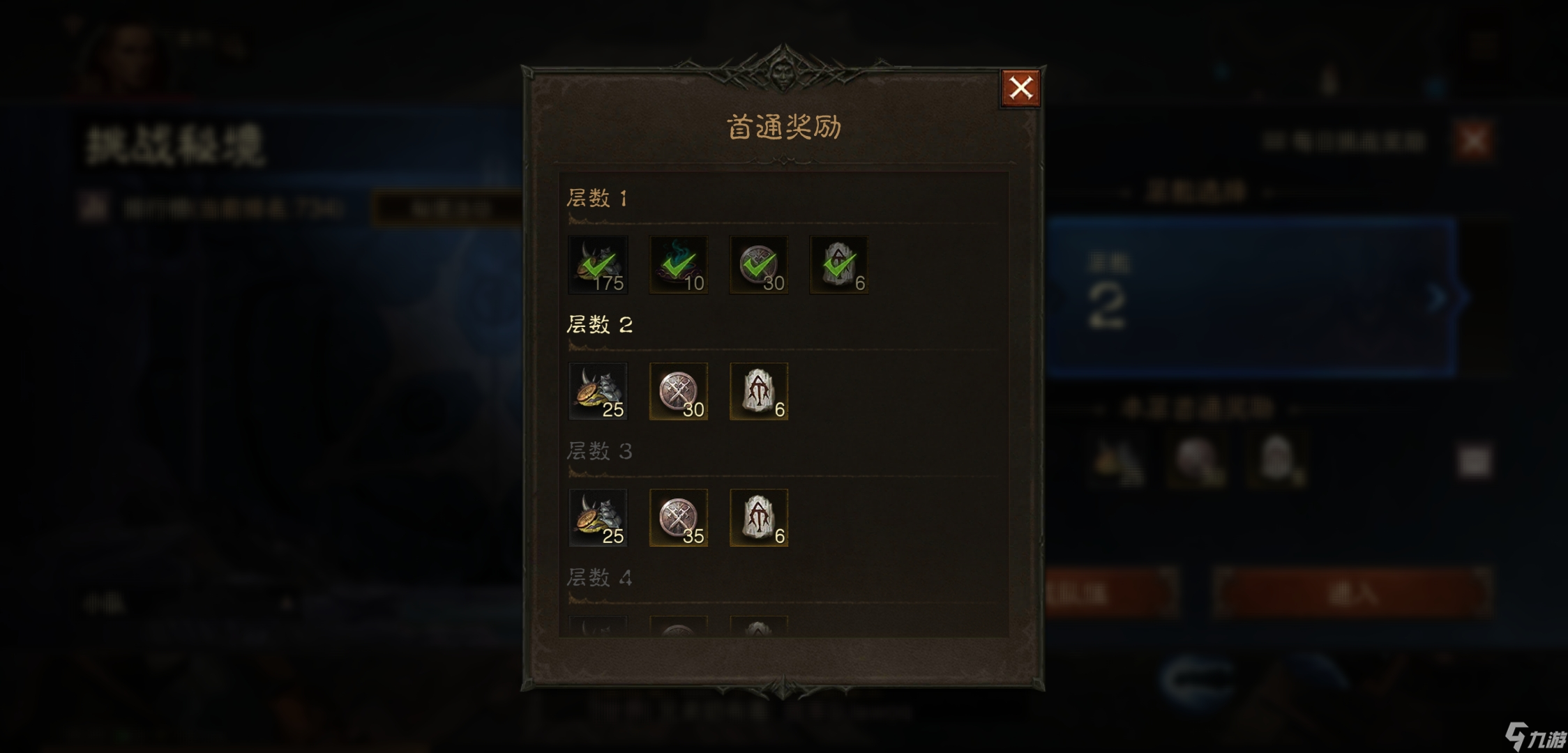Expand the 层数 3 section

tap(598, 452)
